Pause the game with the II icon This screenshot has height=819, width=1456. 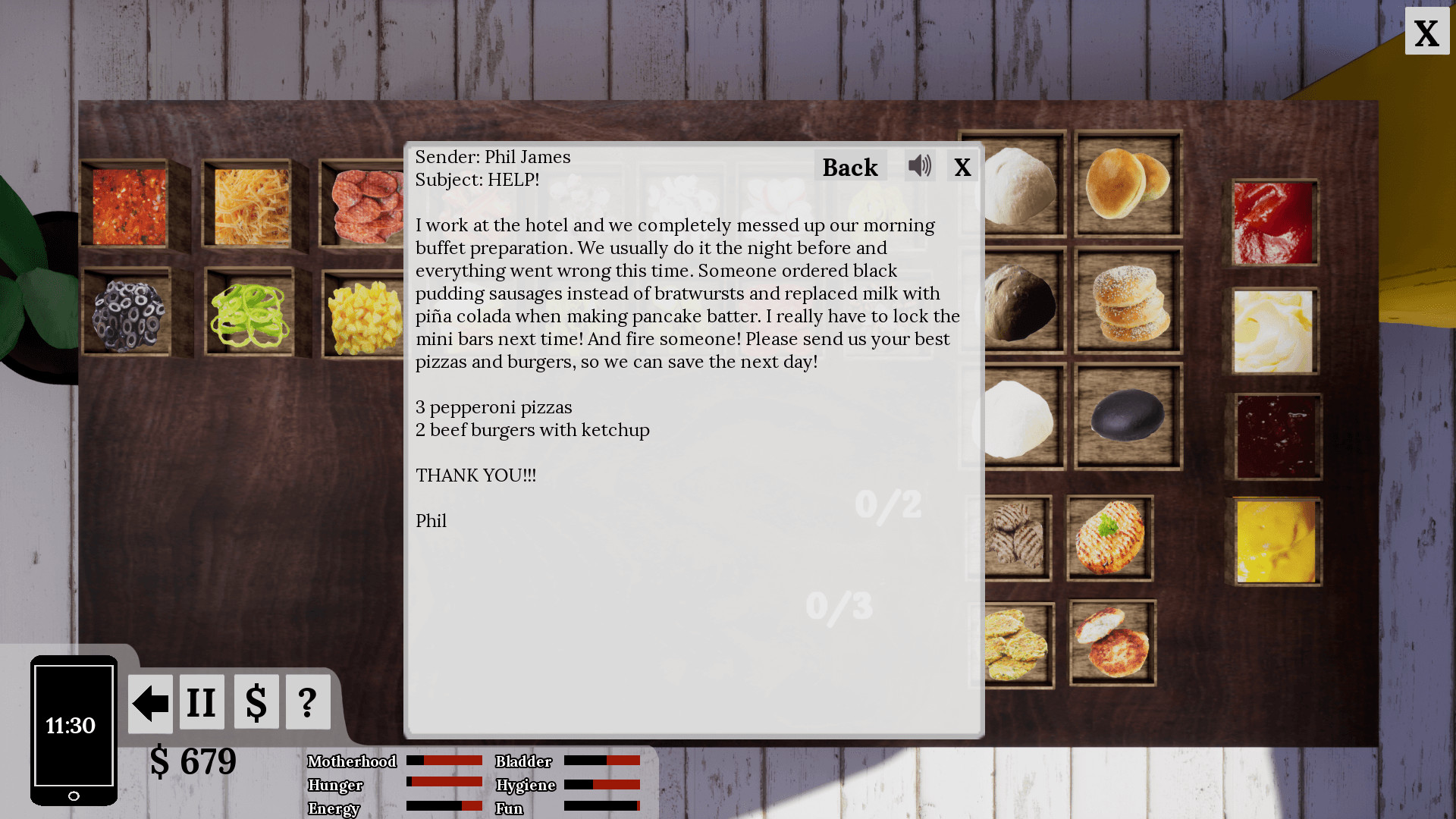click(x=201, y=701)
